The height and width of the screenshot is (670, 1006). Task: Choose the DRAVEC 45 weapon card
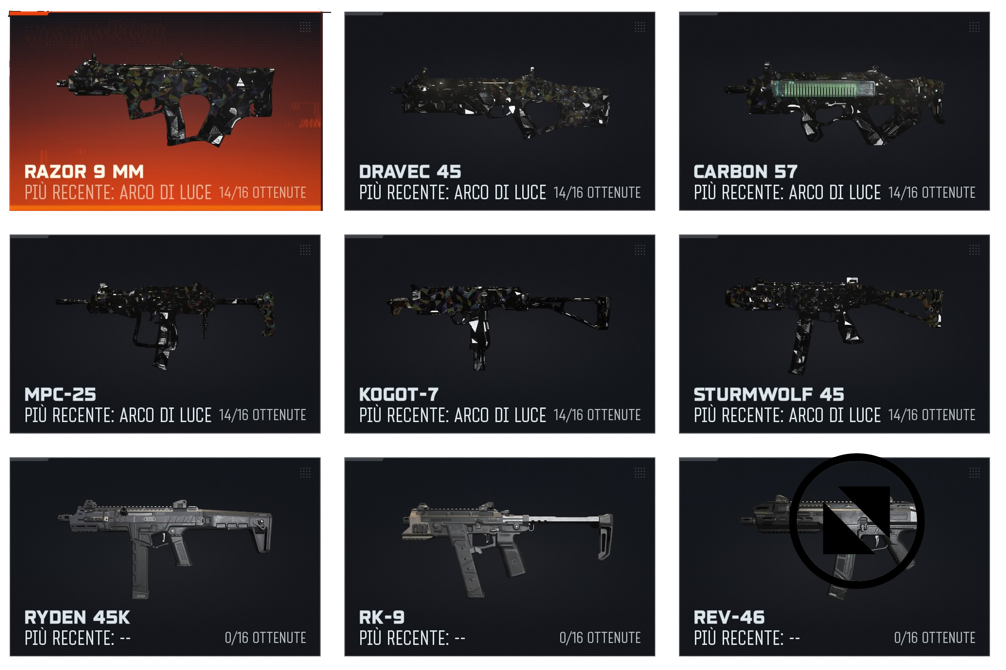pyautogui.click(x=499, y=111)
